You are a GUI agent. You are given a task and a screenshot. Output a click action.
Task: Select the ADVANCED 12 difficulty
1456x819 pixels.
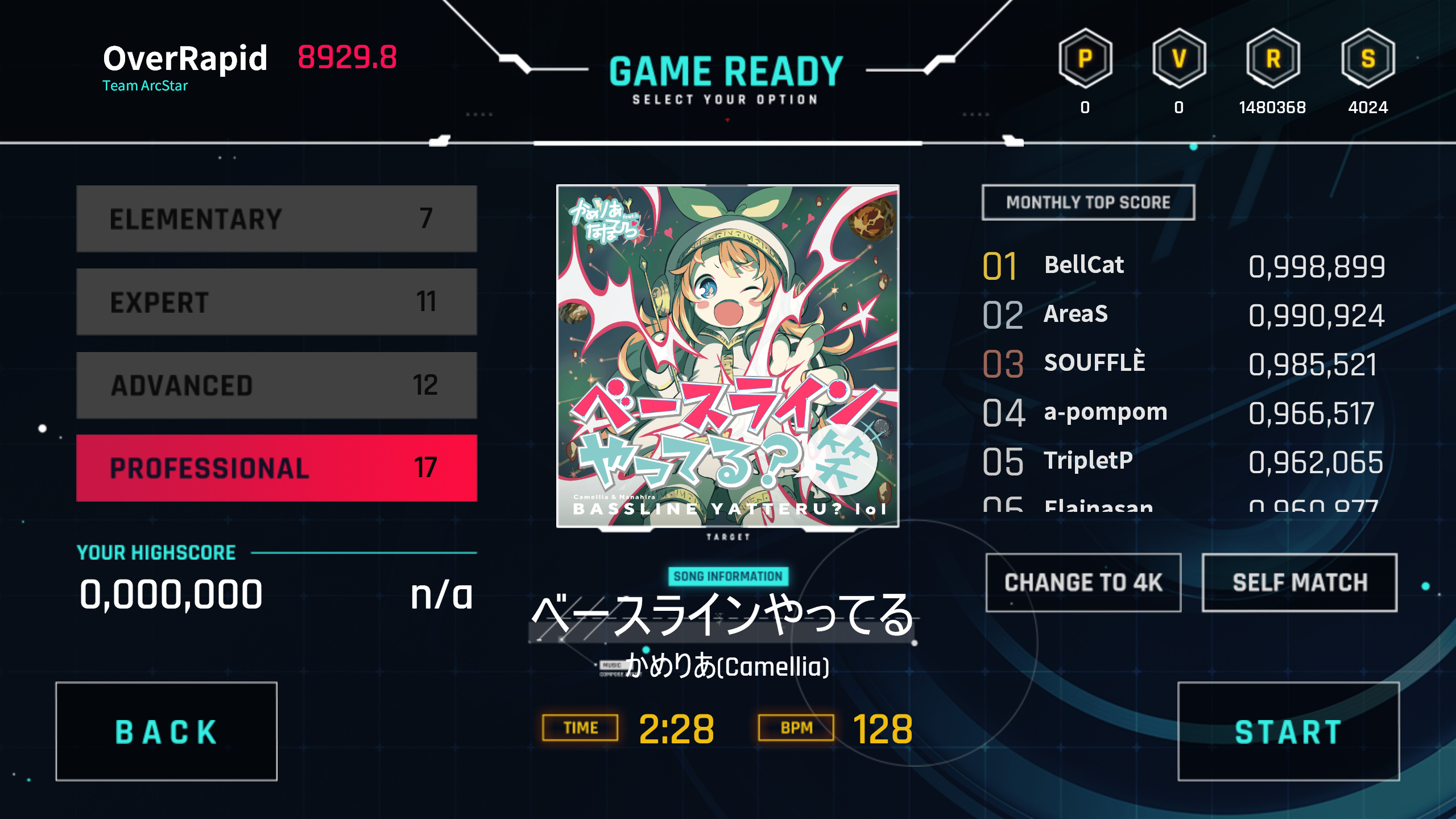coord(275,384)
